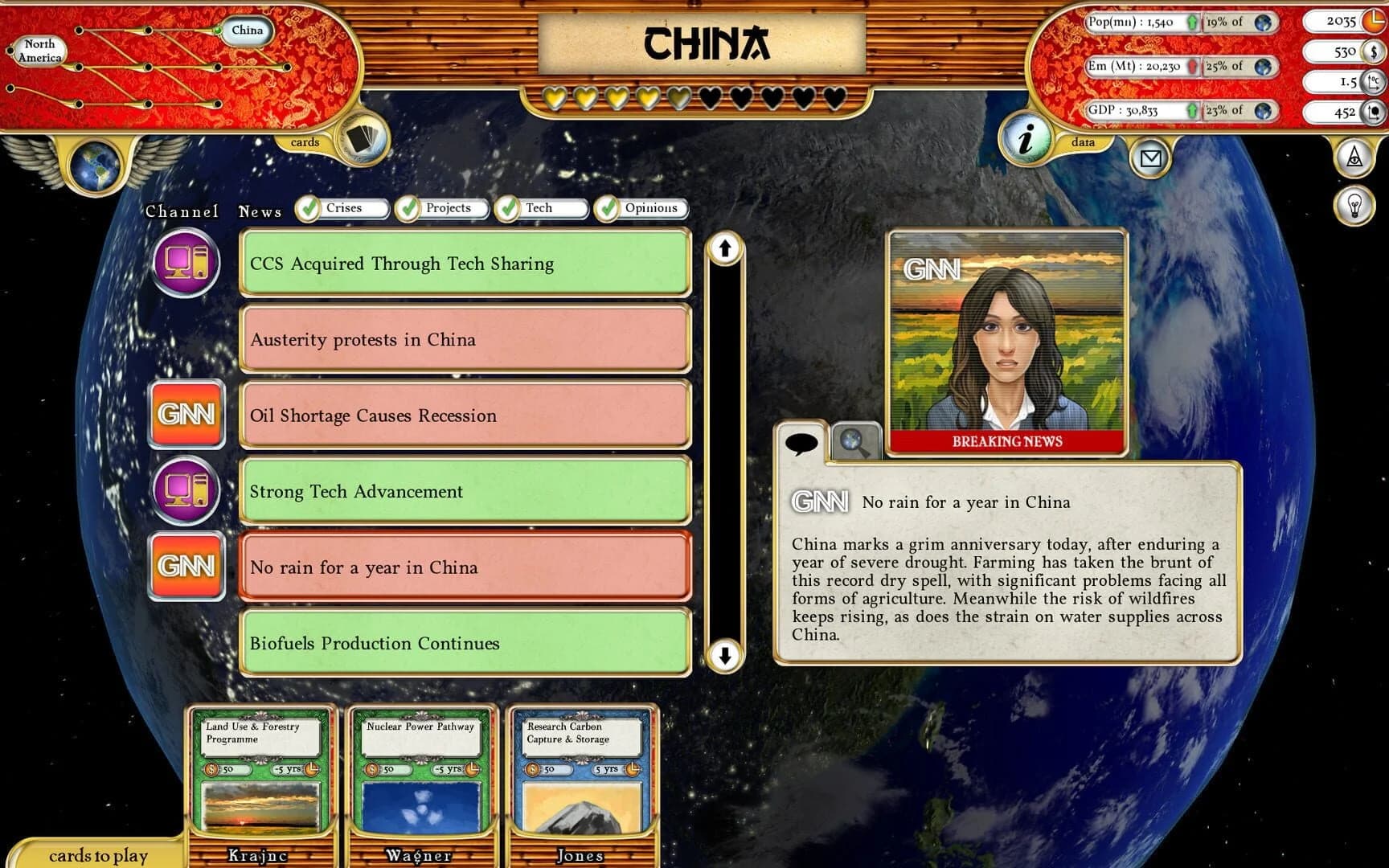Uncheck the Opinions news filter
Viewport: 1389px width, 868px height.
point(606,207)
